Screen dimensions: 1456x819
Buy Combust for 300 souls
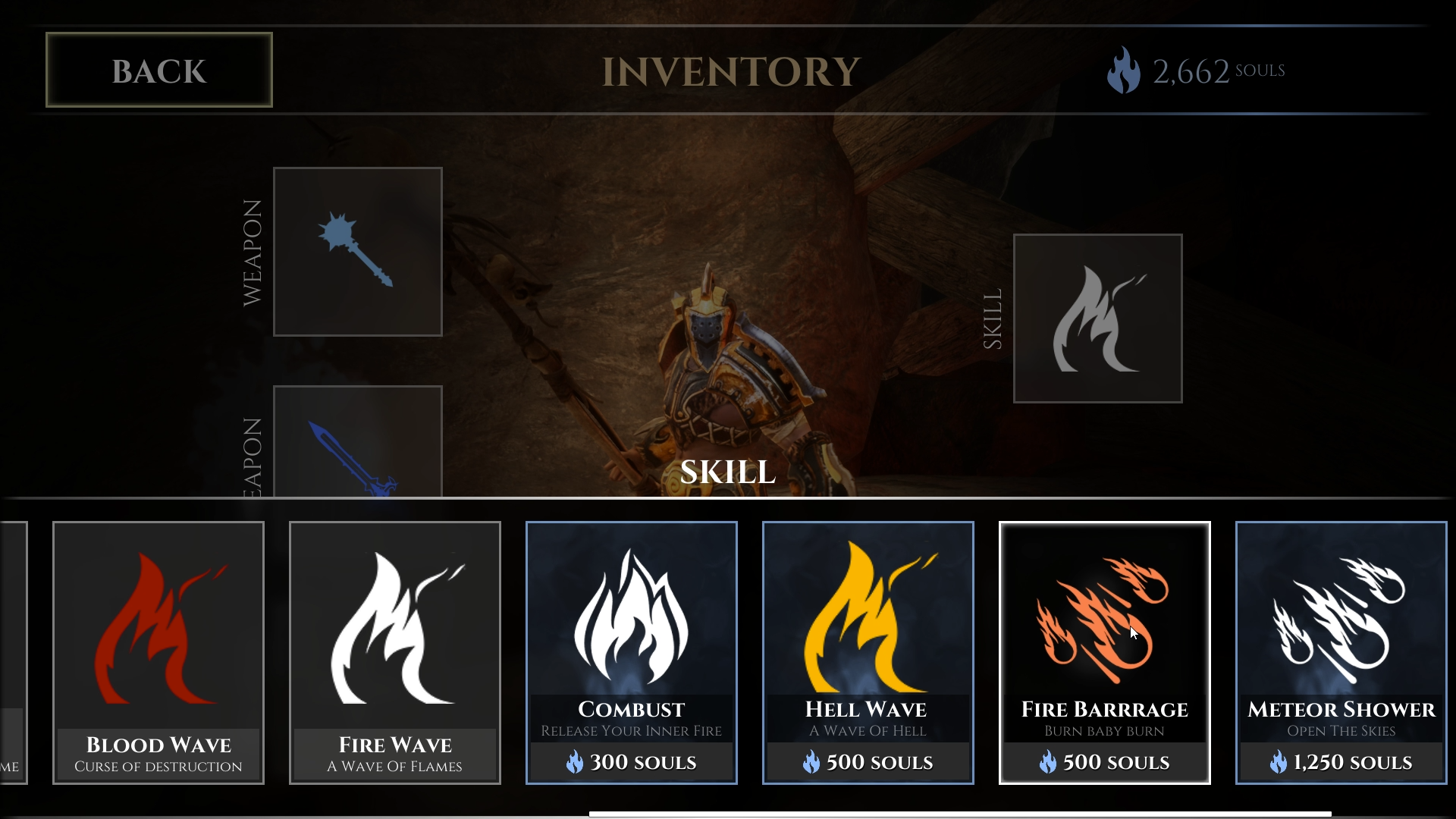coord(632,652)
